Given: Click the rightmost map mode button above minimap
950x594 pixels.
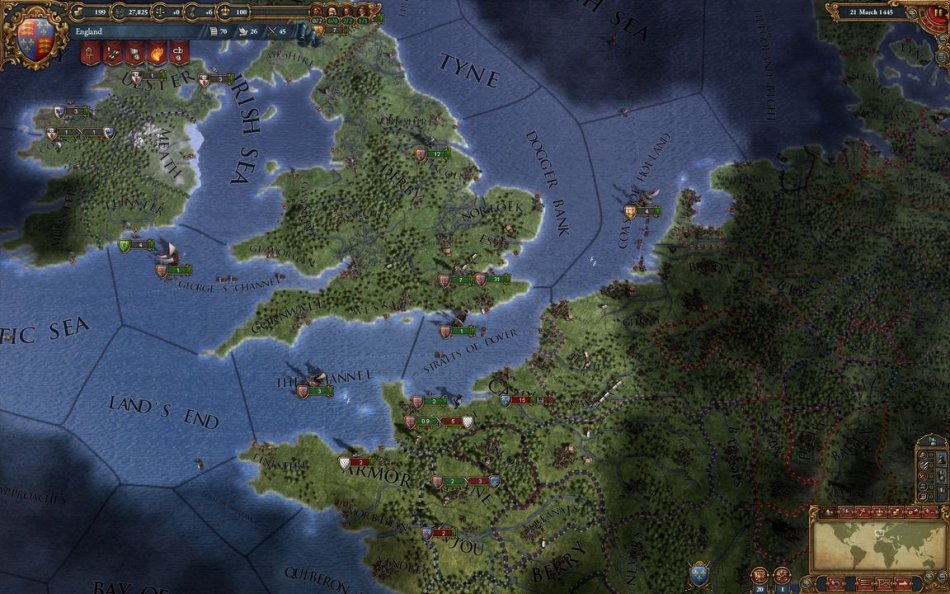Looking at the screenshot, I should 932,512.
